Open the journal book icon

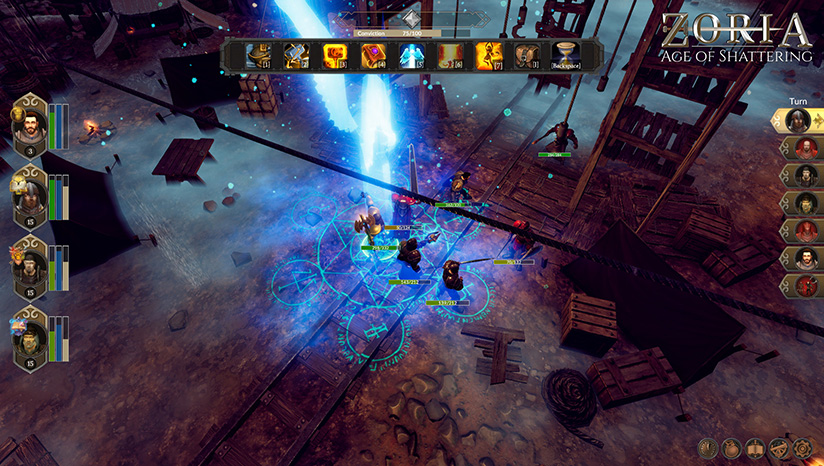pyautogui.click(x=755, y=446)
